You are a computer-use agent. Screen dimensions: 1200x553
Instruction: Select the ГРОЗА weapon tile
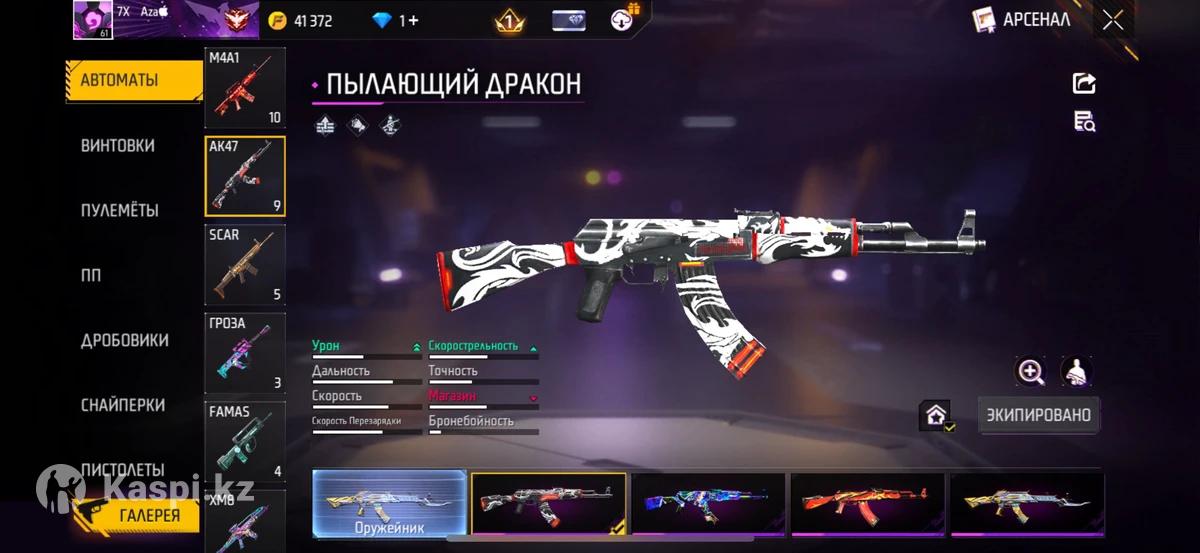(245, 352)
